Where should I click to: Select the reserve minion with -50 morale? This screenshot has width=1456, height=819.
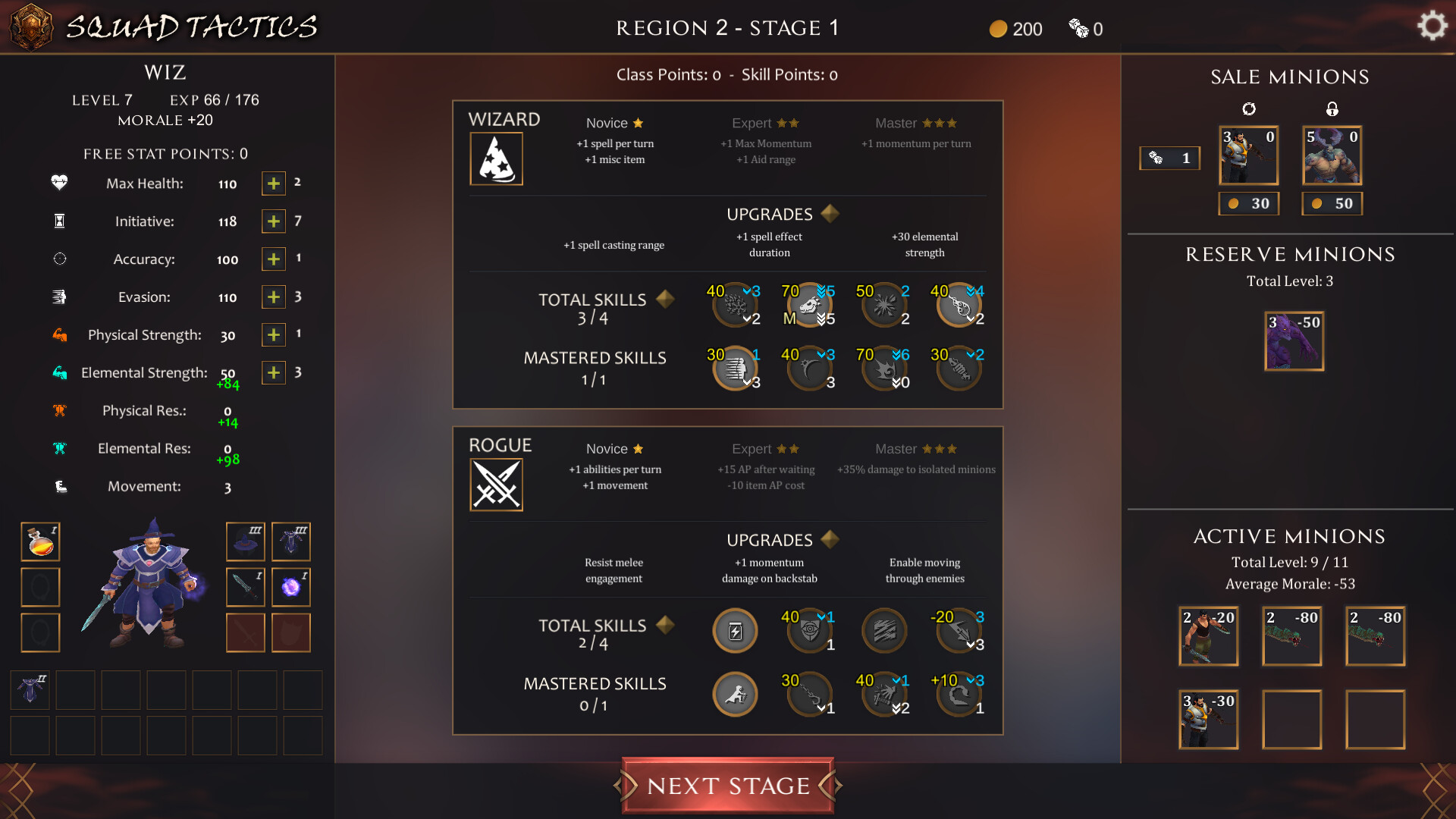1294,340
